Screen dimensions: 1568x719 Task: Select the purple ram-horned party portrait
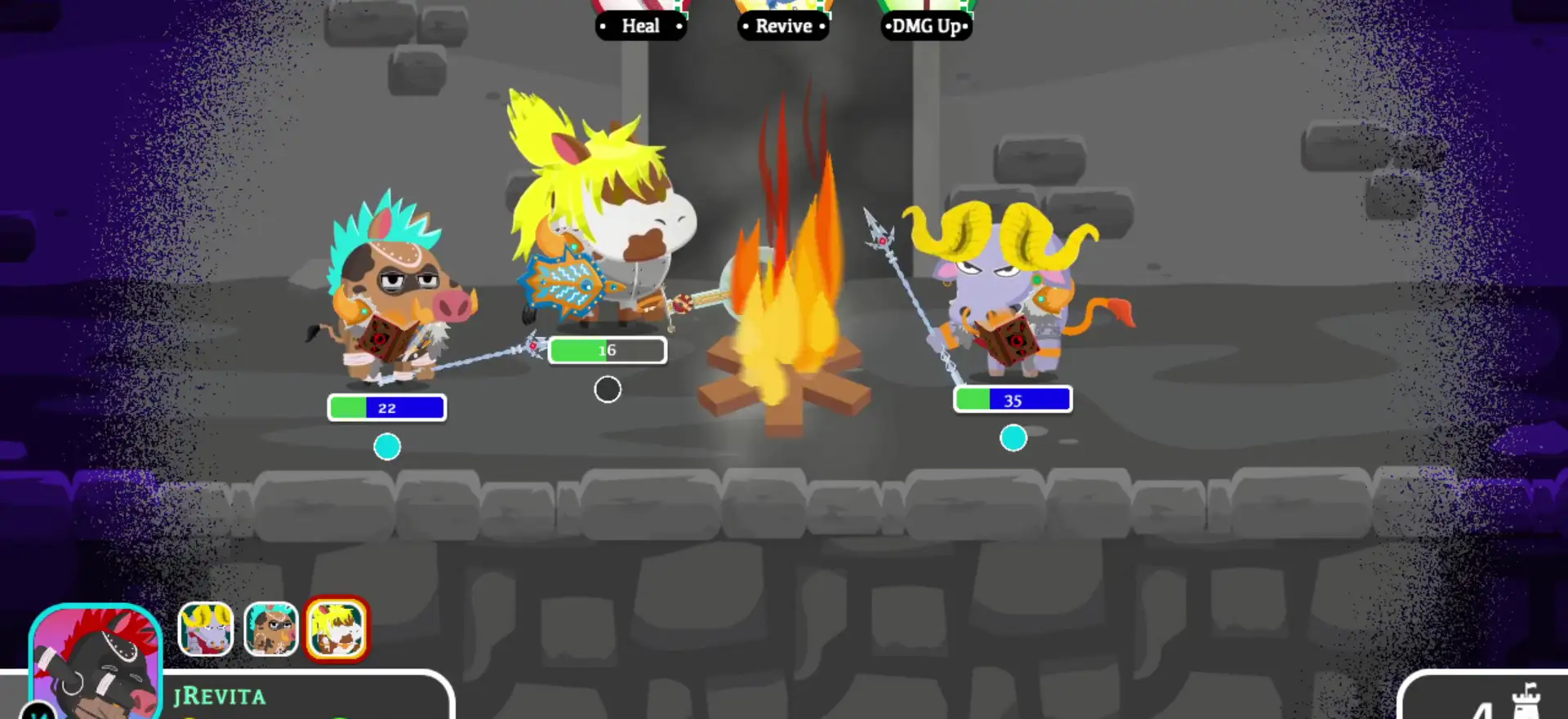206,628
